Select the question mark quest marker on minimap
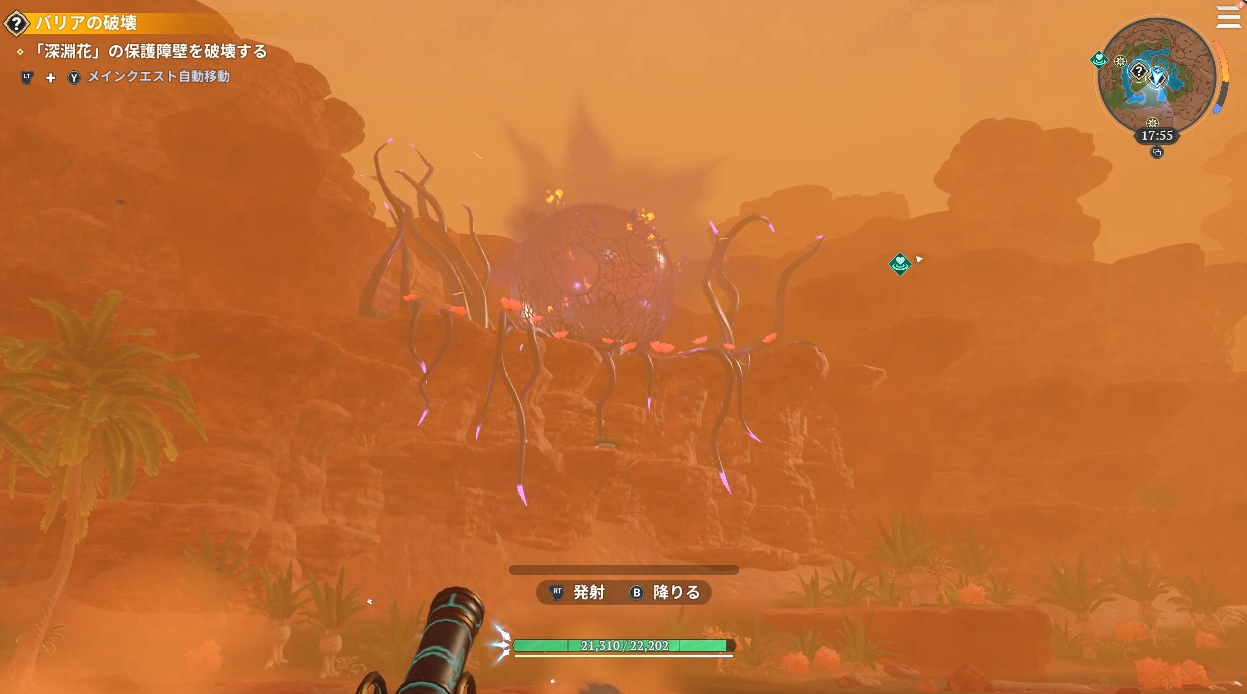The image size is (1247, 694). click(1139, 71)
